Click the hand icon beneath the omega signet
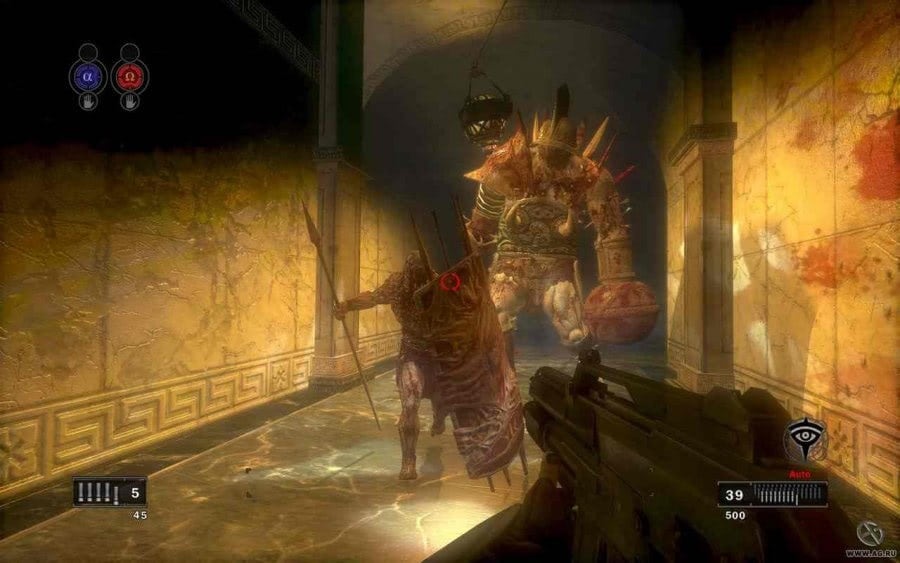This screenshot has width=900, height=563. (130, 102)
